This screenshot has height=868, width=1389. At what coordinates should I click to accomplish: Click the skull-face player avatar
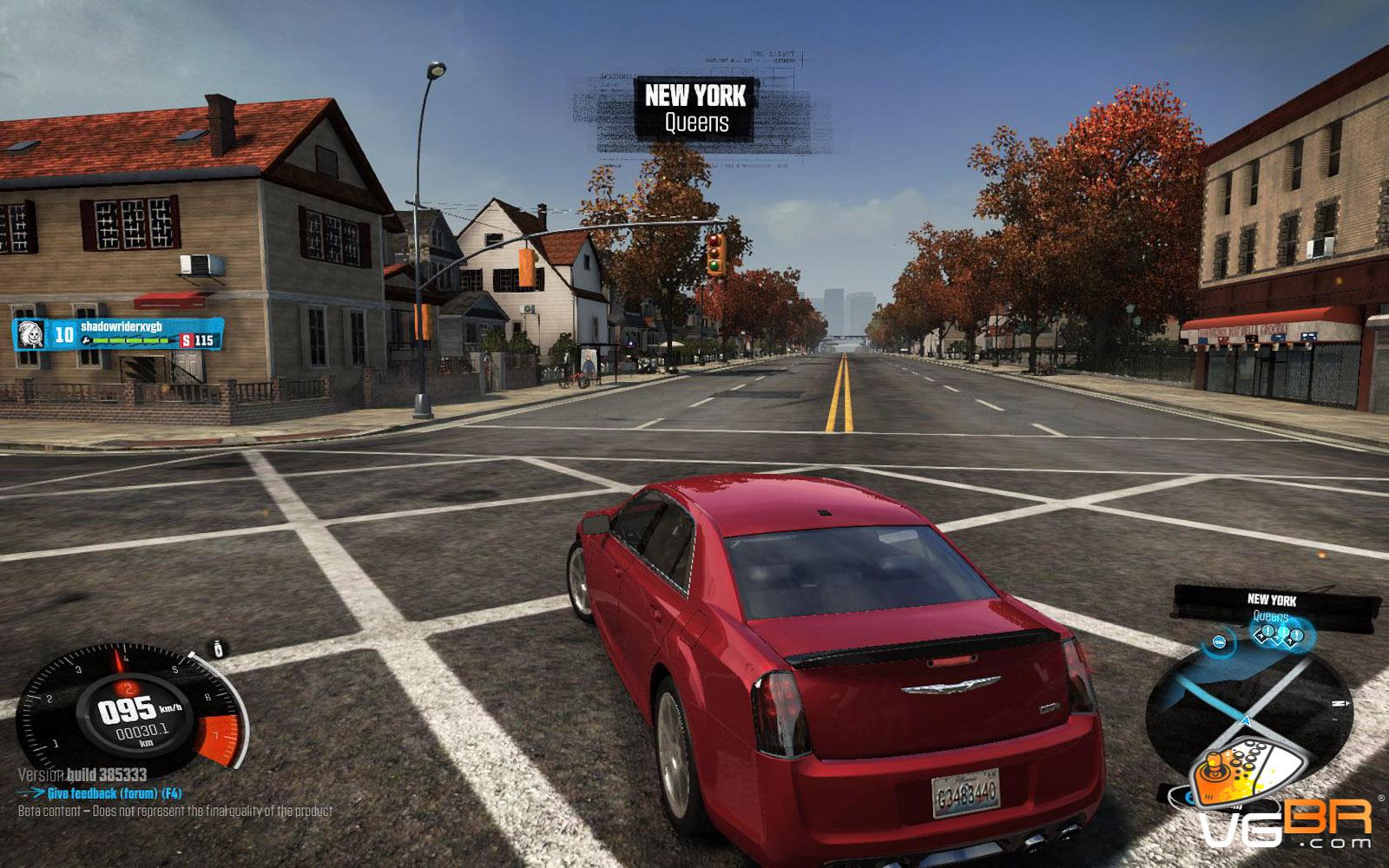tap(30, 334)
